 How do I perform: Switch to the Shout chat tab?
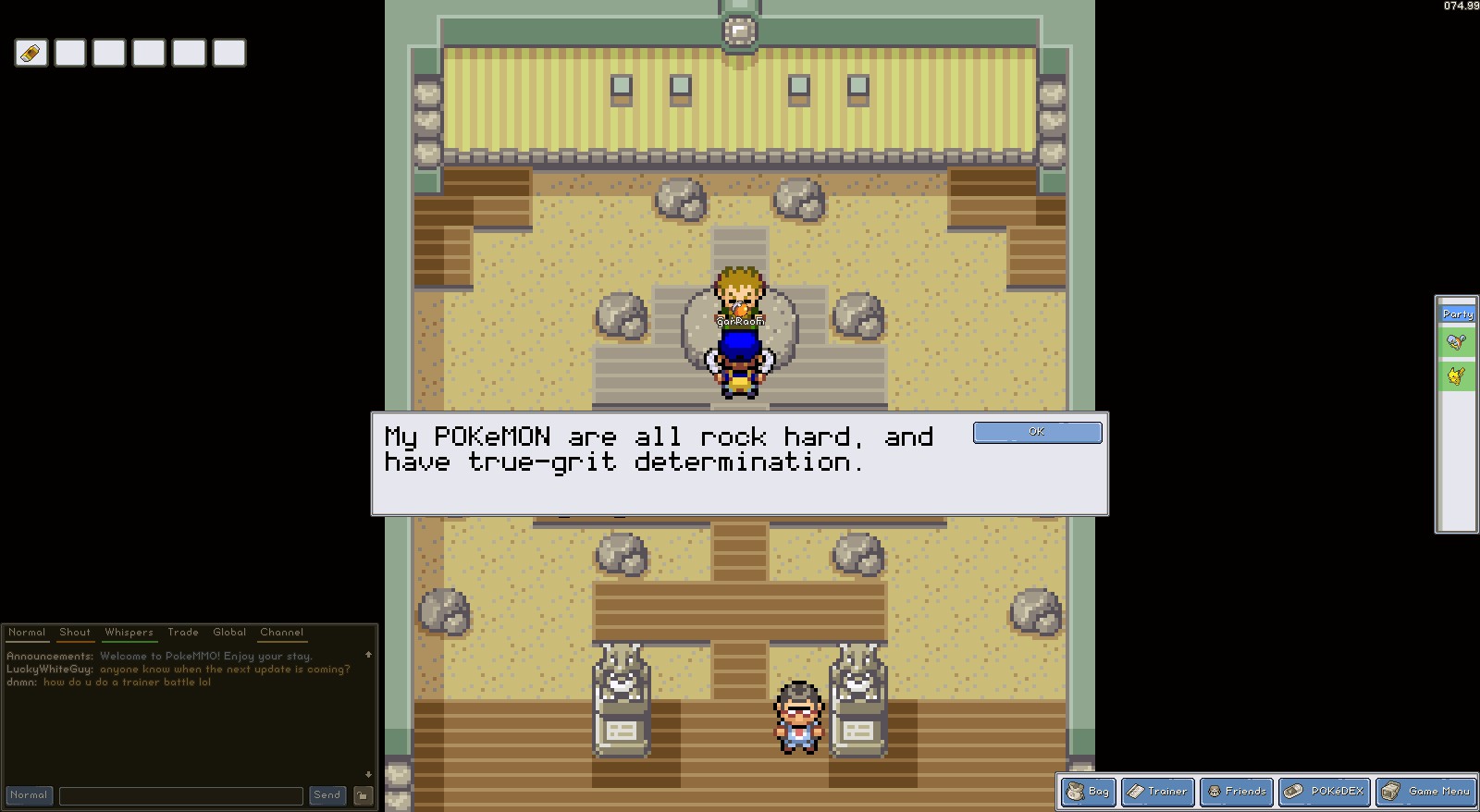click(x=75, y=633)
